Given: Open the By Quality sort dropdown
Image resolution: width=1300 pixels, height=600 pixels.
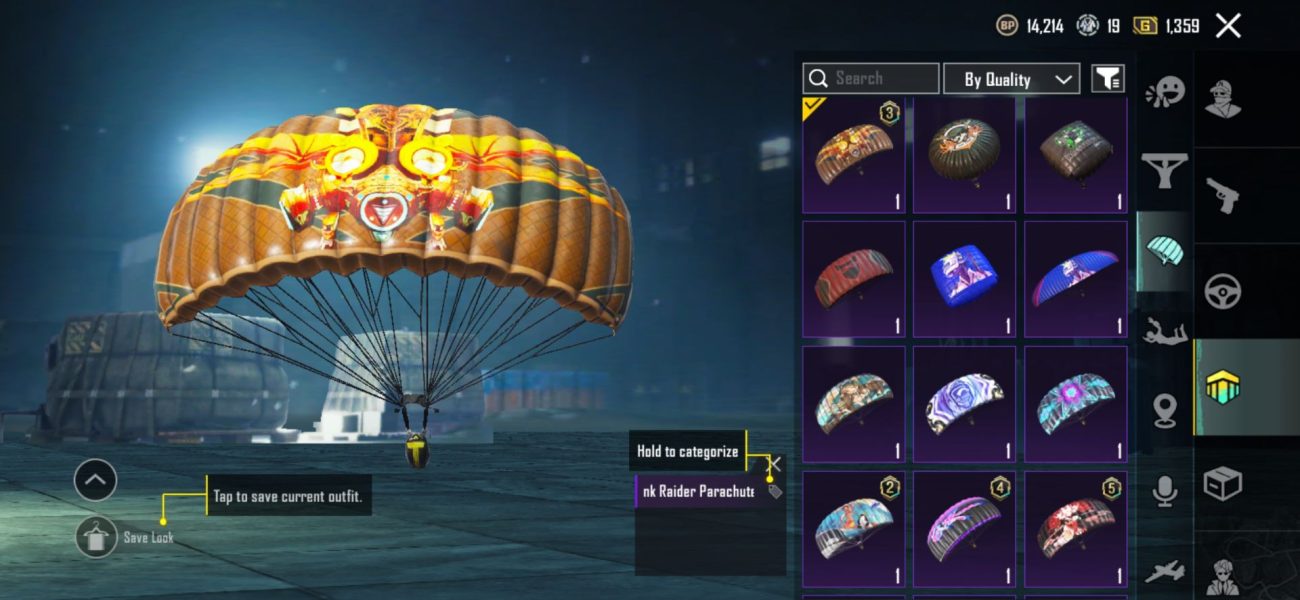Looking at the screenshot, I should (1011, 79).
